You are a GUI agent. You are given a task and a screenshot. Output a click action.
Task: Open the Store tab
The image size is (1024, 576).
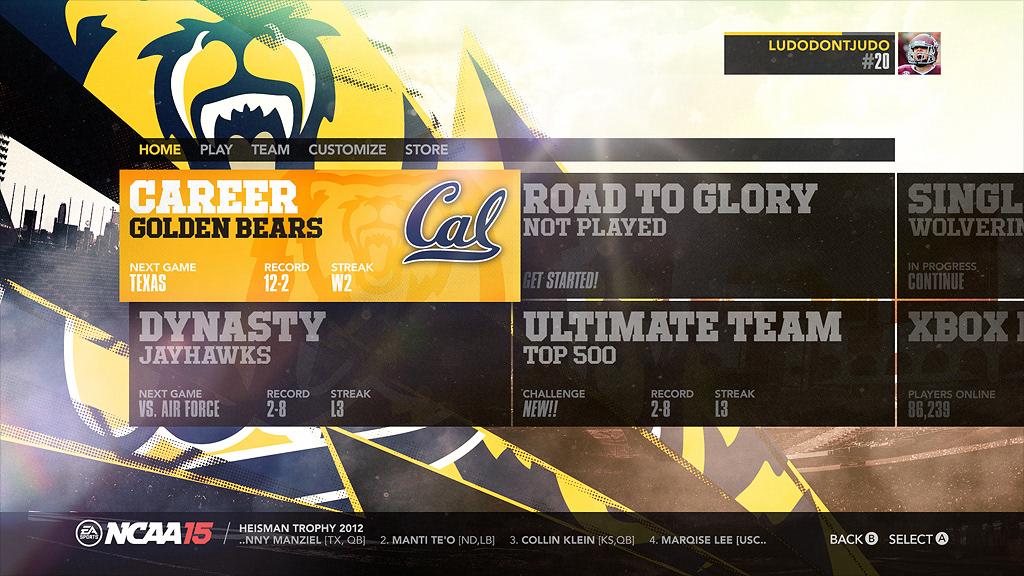[426, 150]
